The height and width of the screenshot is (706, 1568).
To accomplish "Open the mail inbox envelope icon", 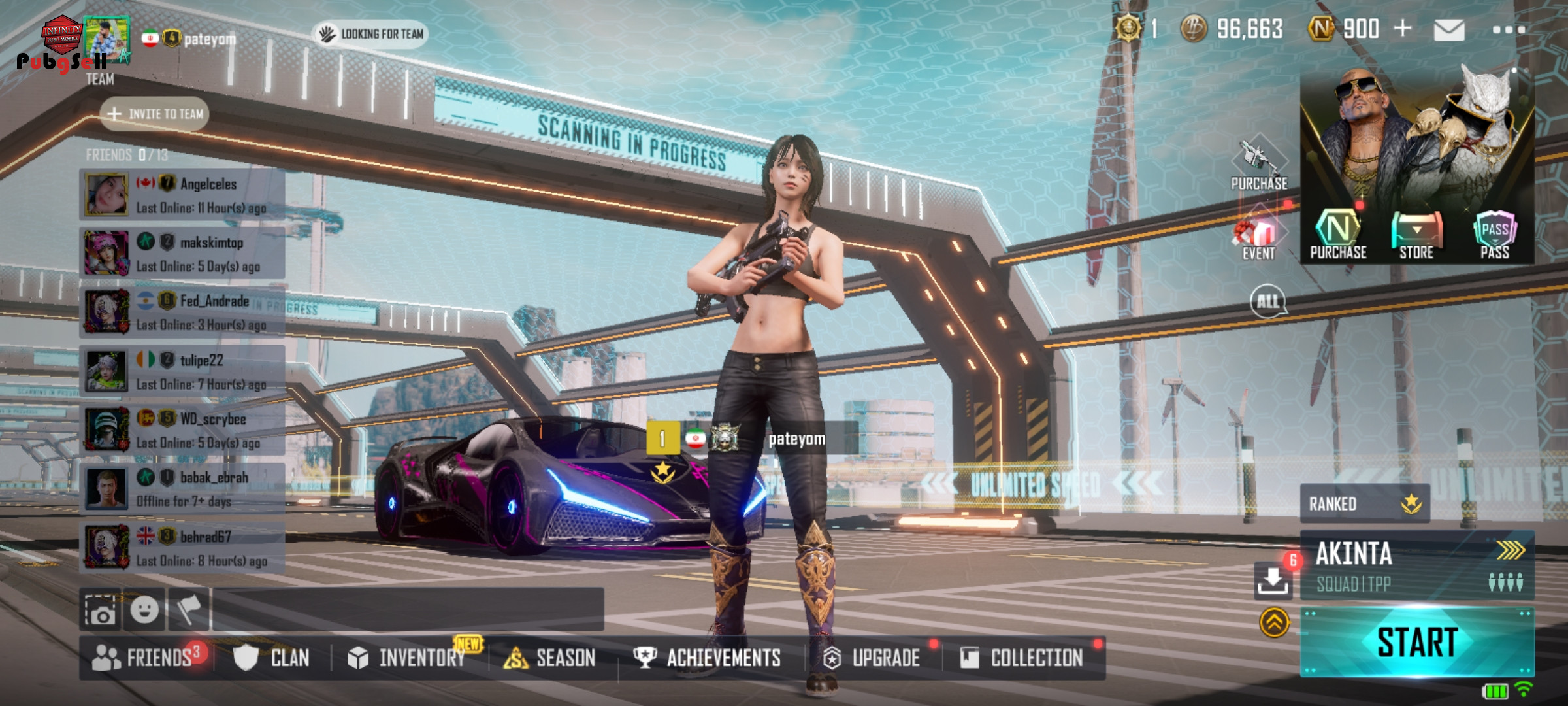I will pyautogui.click(x=1448, y=30).
